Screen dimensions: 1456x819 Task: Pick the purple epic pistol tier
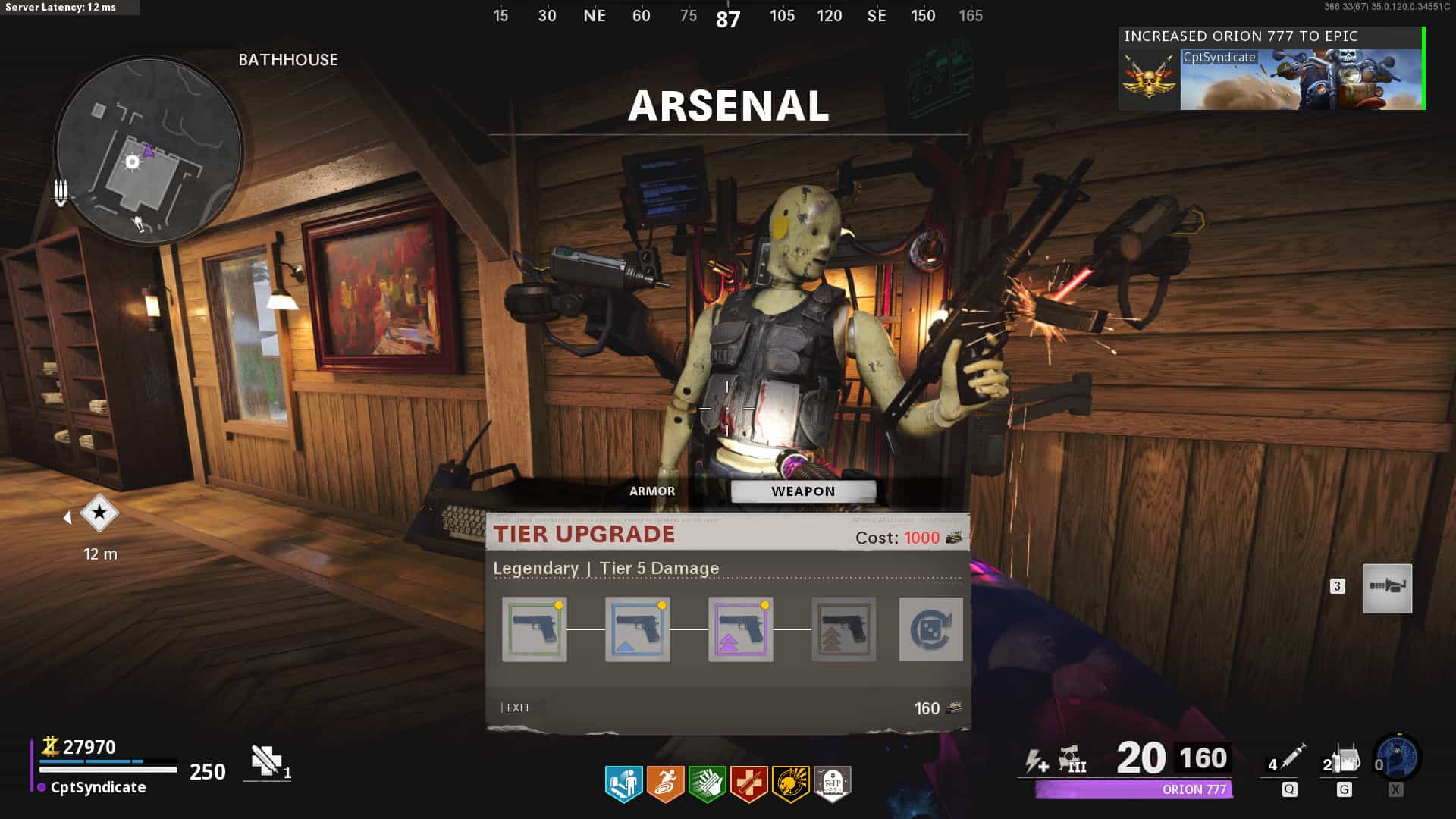[x=741, y=629]
